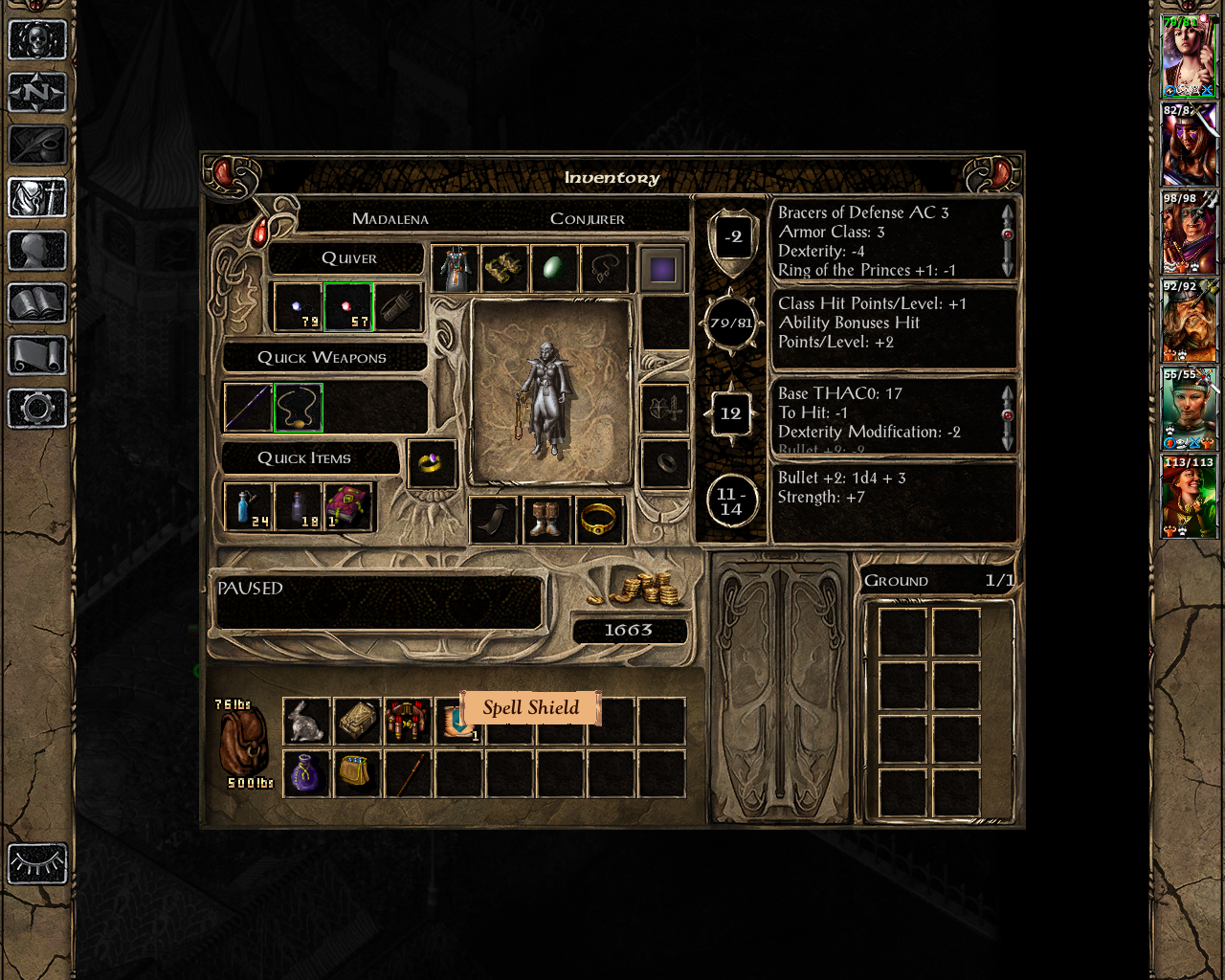This screenshot has width=1225, height=980.
Task: Select the quiver bullet stack of 57
Action: 347,307
